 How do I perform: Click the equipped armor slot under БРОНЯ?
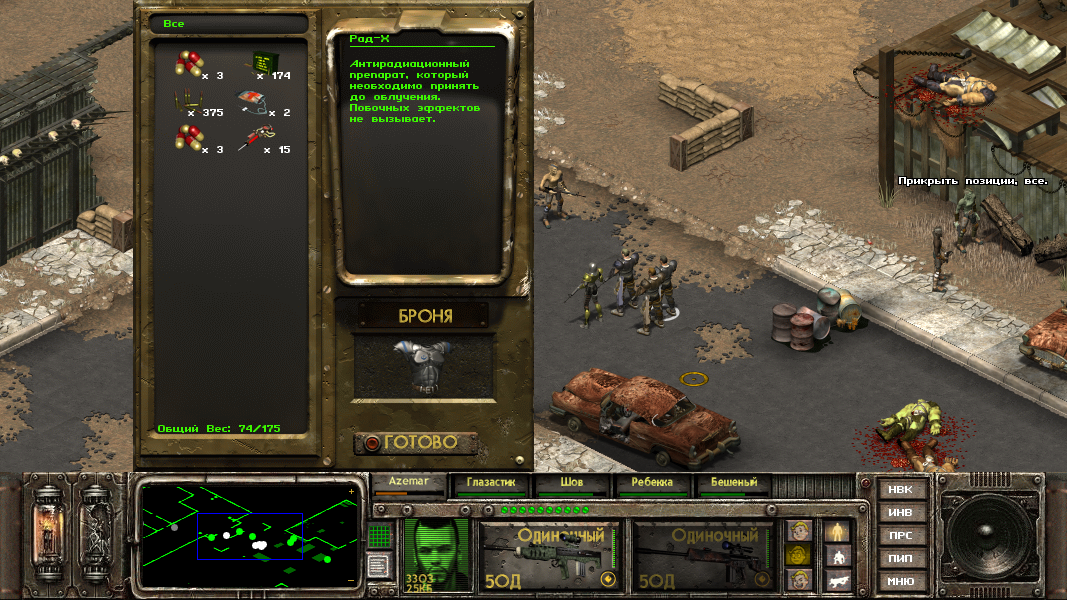click(425, 364)
